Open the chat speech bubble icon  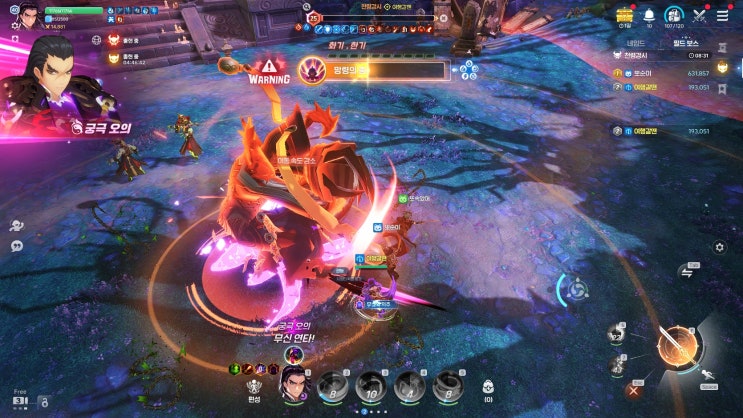tap(17, 246)
